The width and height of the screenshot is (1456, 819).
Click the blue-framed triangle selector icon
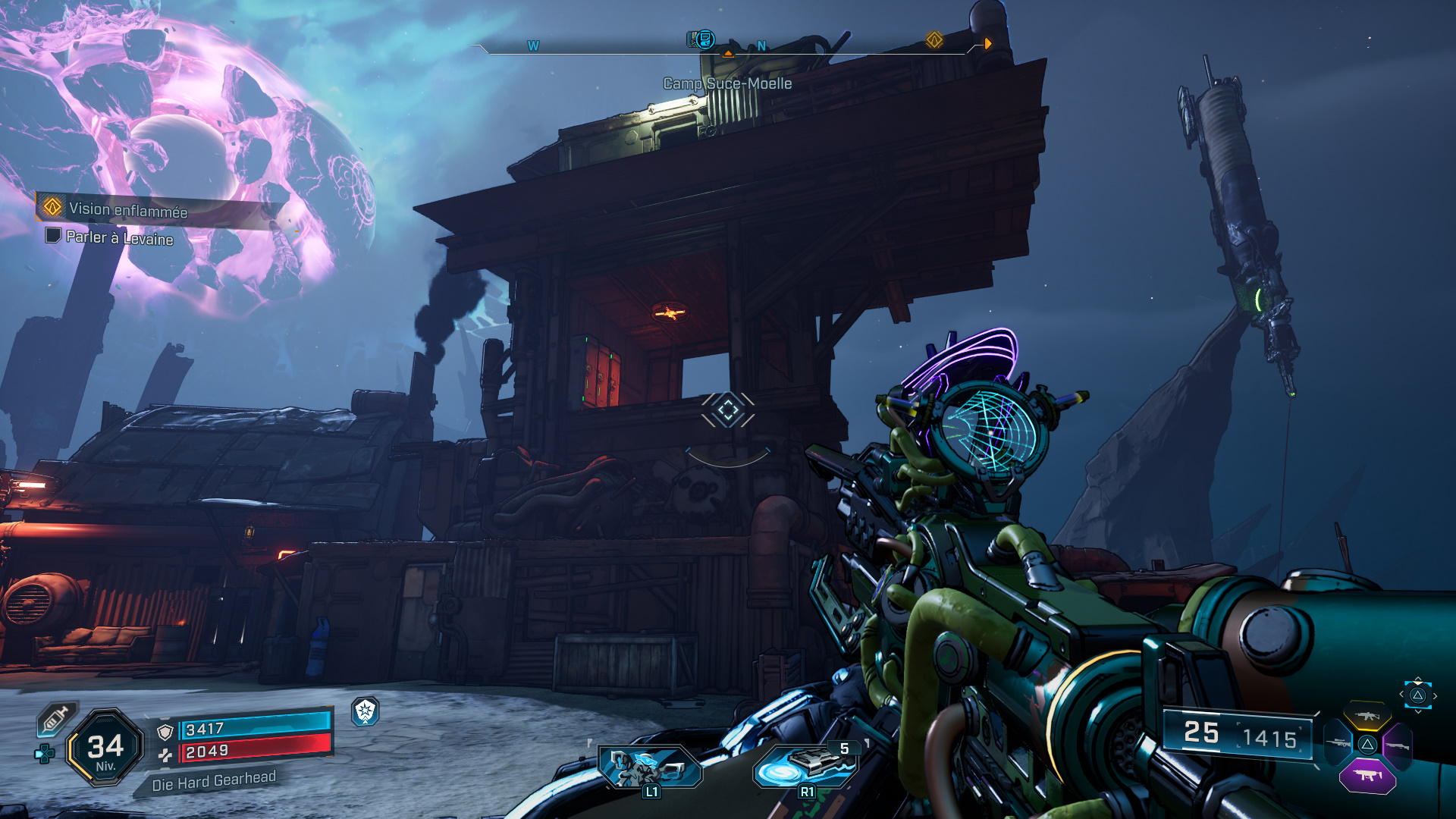(1417, 695)
